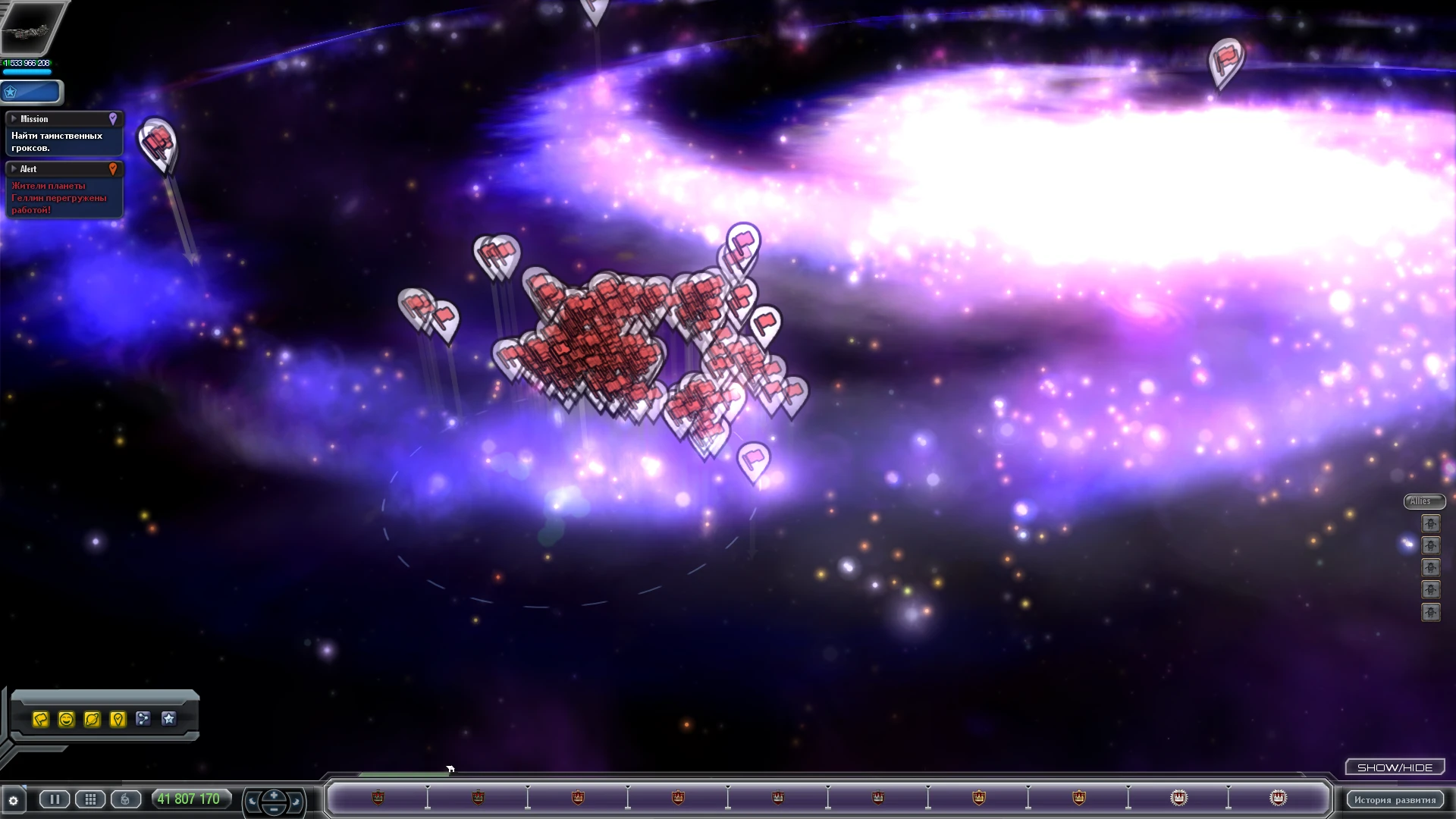
Task: Toggle the purple pin on the Mission panel
Action: (114, 119)
